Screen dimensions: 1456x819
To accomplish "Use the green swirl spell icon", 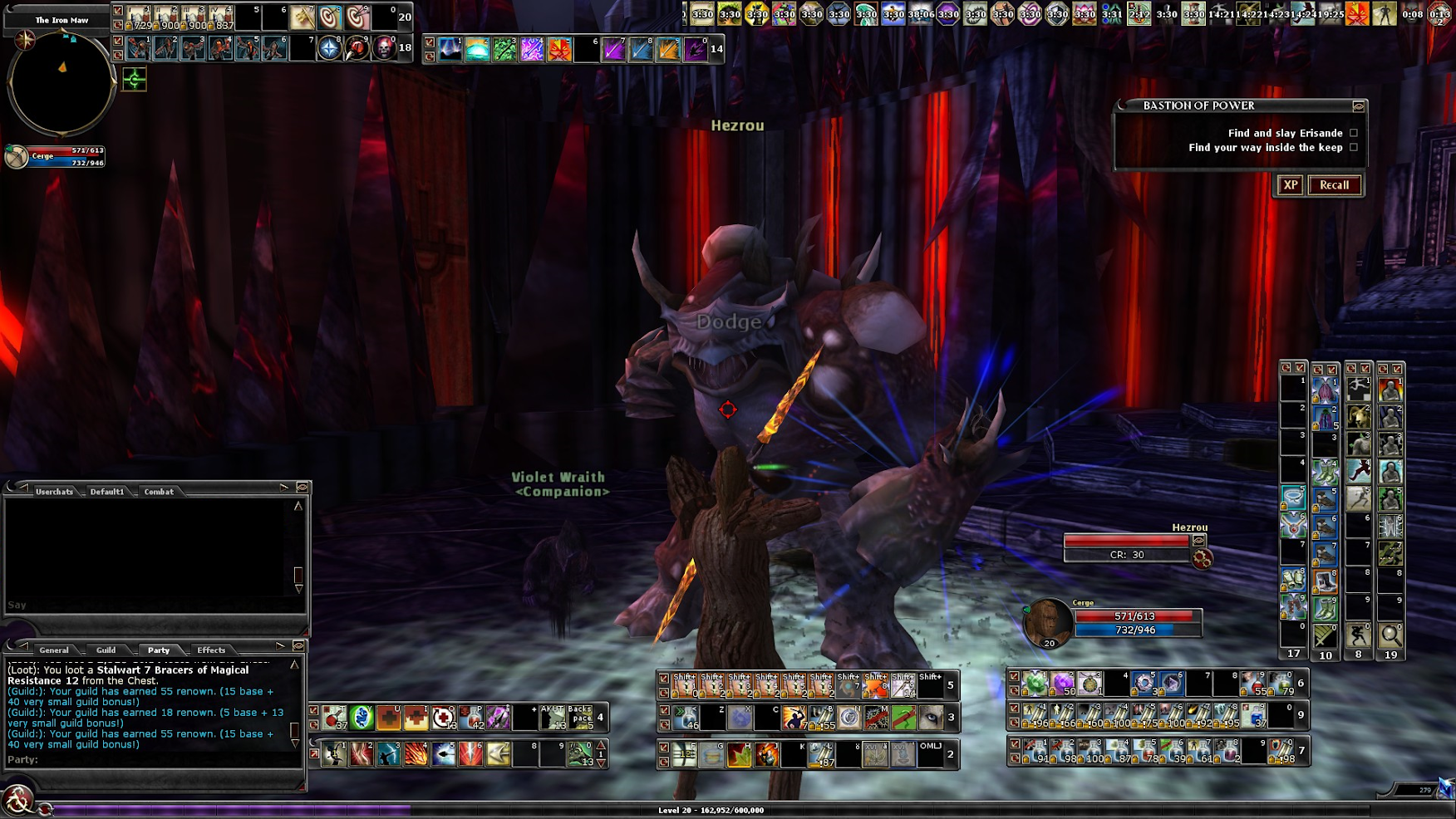I will pos(362,717).
